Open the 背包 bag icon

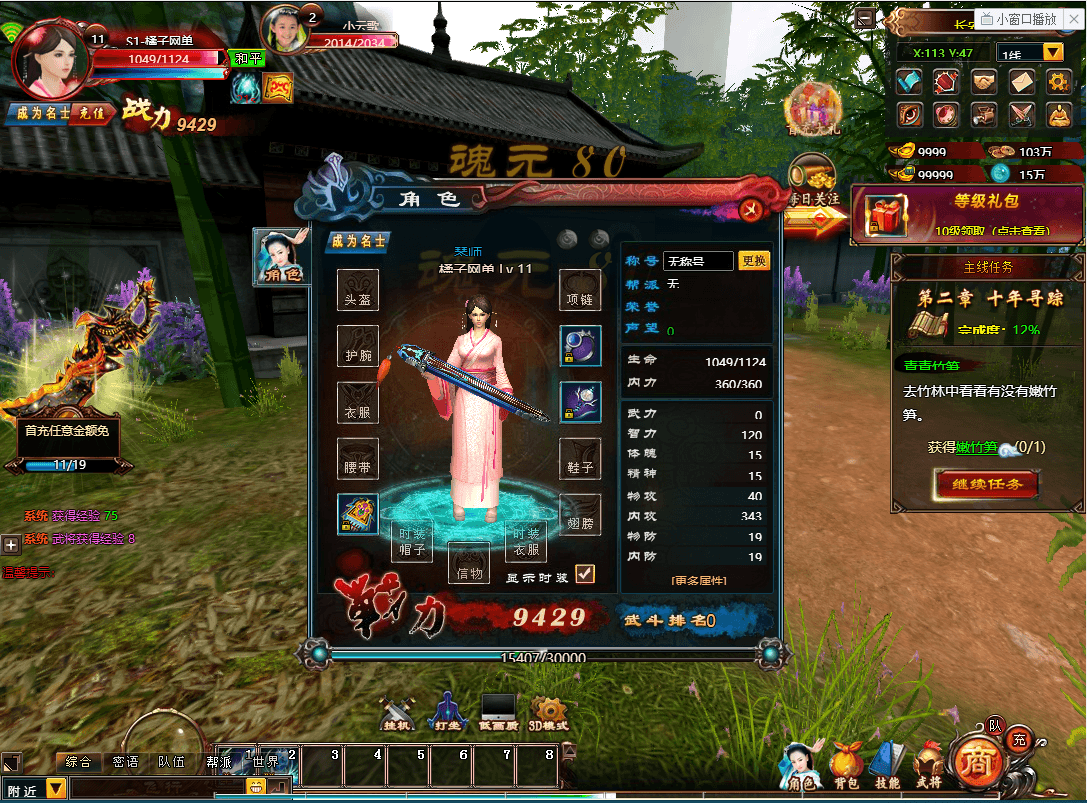click(847, 765)
